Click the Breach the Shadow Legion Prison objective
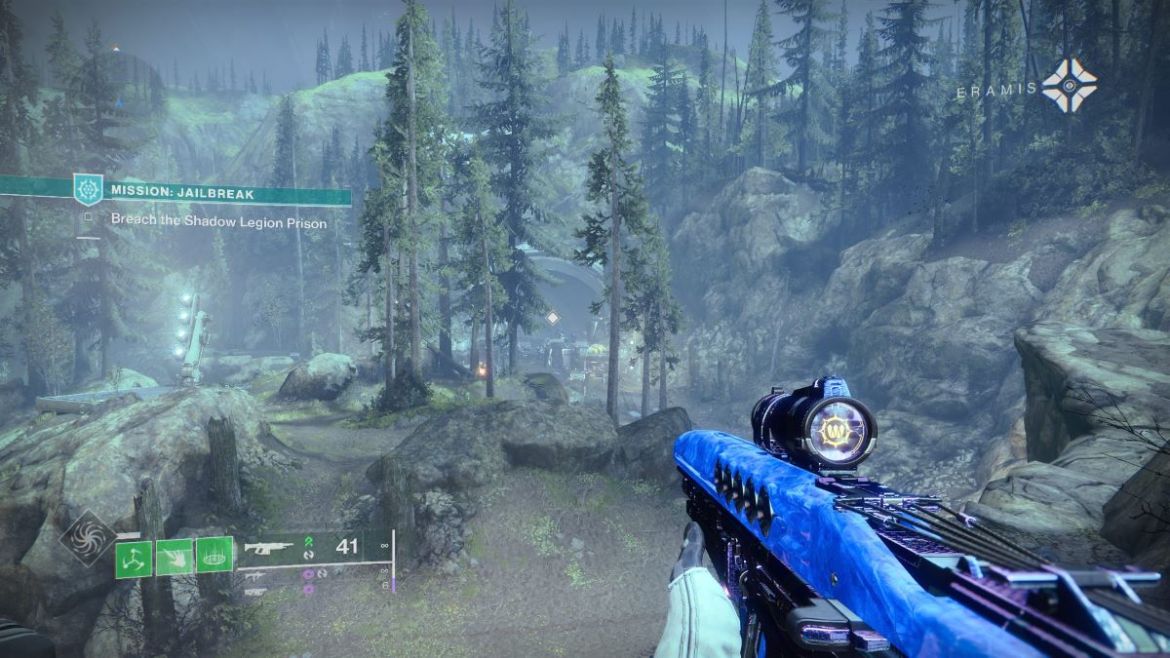 point(218,222)
